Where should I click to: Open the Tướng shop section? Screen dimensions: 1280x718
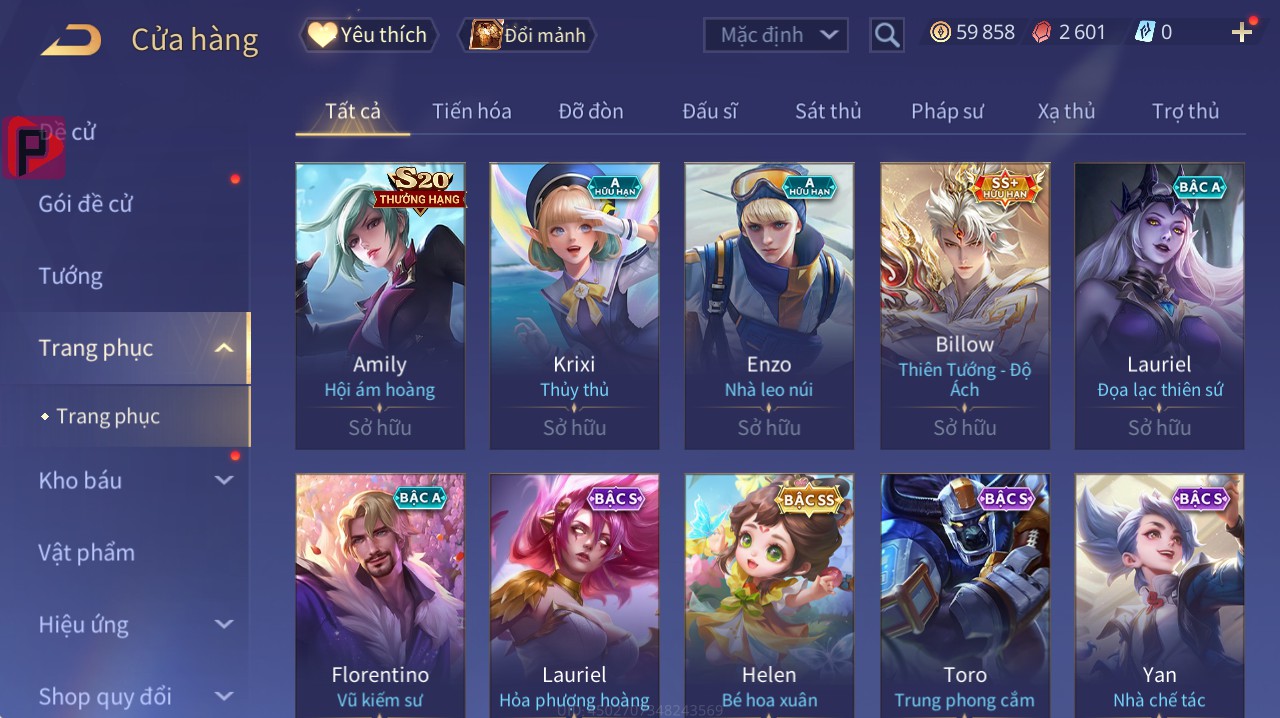click(71, 276)
